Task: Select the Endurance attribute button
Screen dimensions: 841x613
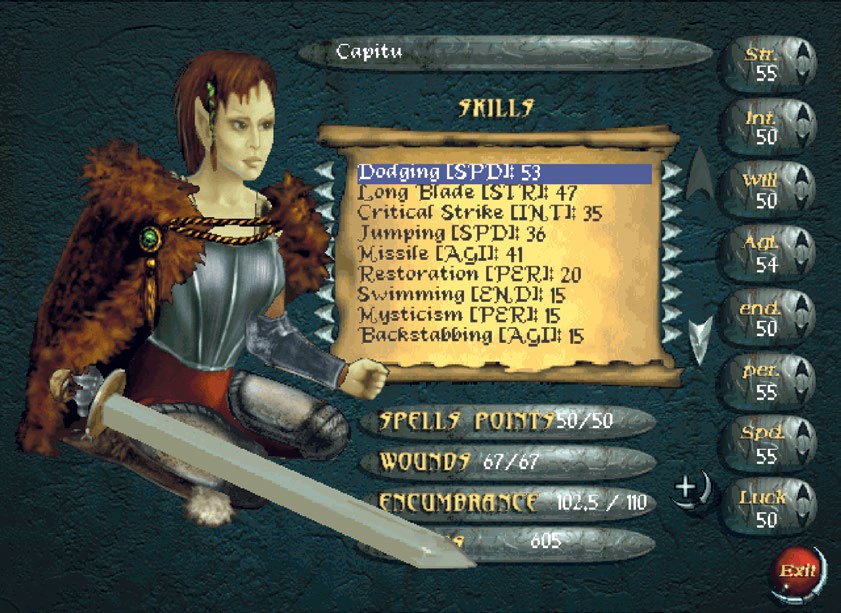Action: click(x=767, y=318)
